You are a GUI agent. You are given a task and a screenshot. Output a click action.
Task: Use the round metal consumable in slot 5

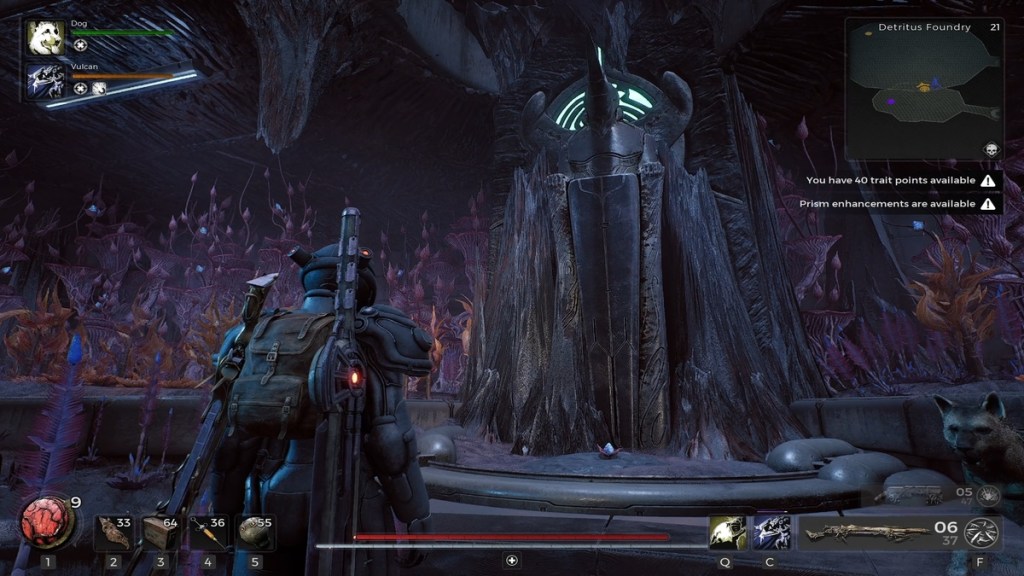coord(256,533)
